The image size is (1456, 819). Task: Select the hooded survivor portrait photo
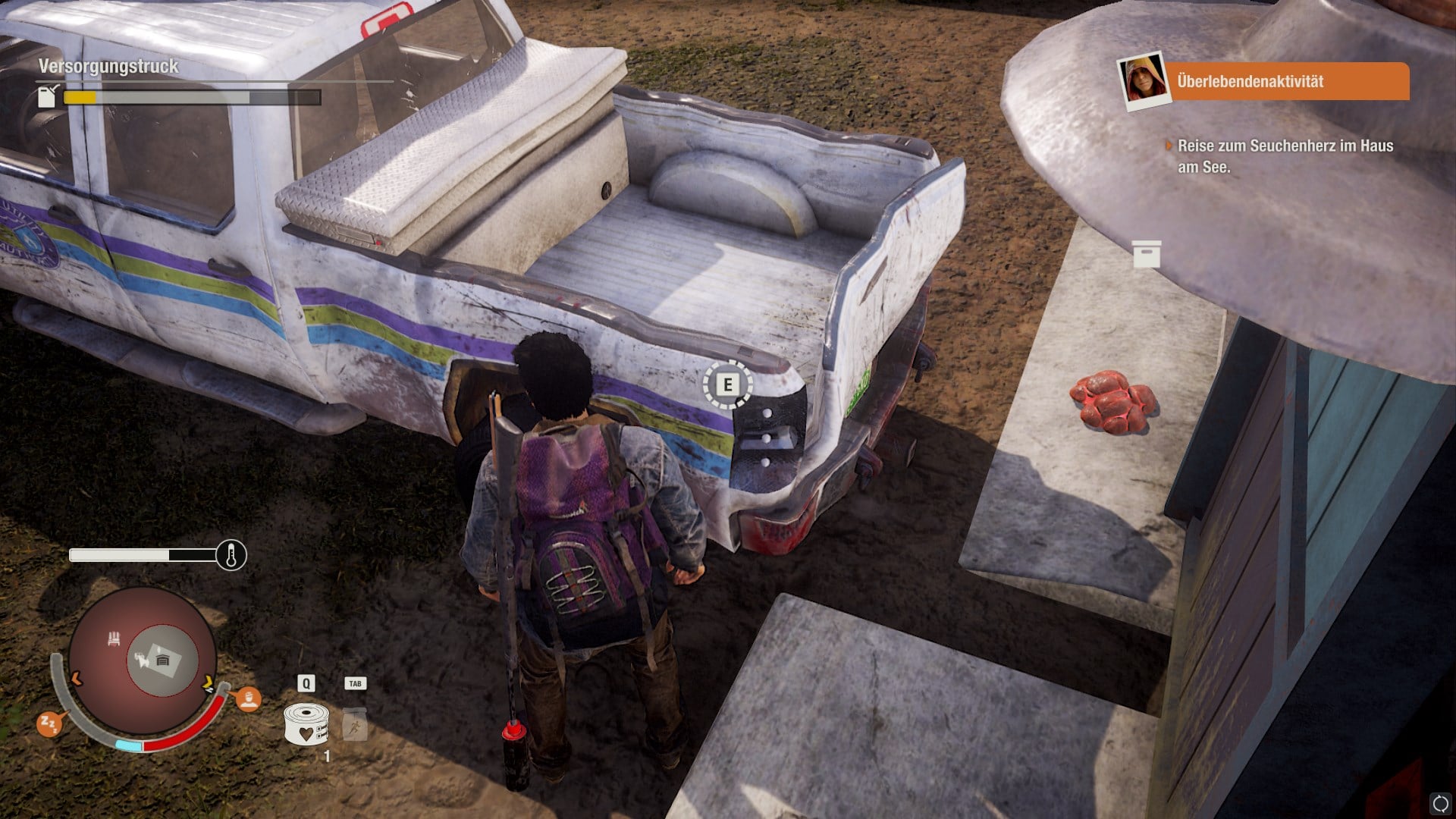[1144, 80]
